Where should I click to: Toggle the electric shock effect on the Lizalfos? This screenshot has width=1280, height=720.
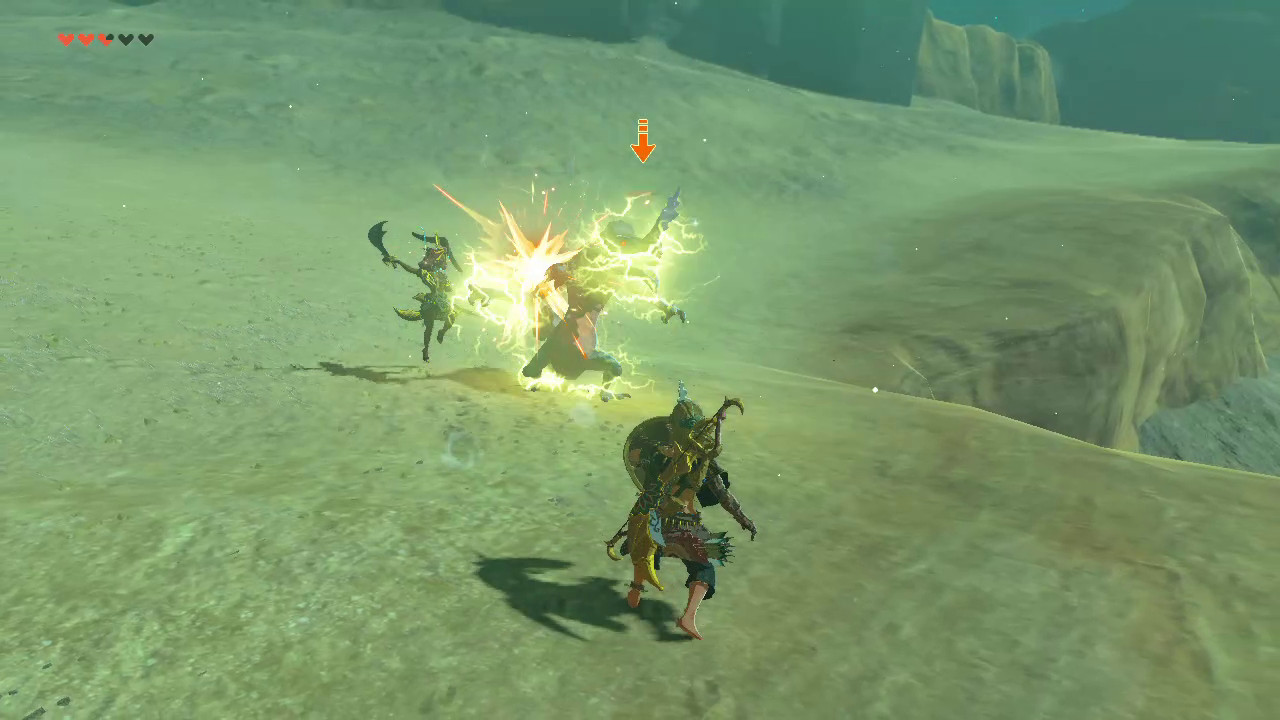(x=600, y=290)
